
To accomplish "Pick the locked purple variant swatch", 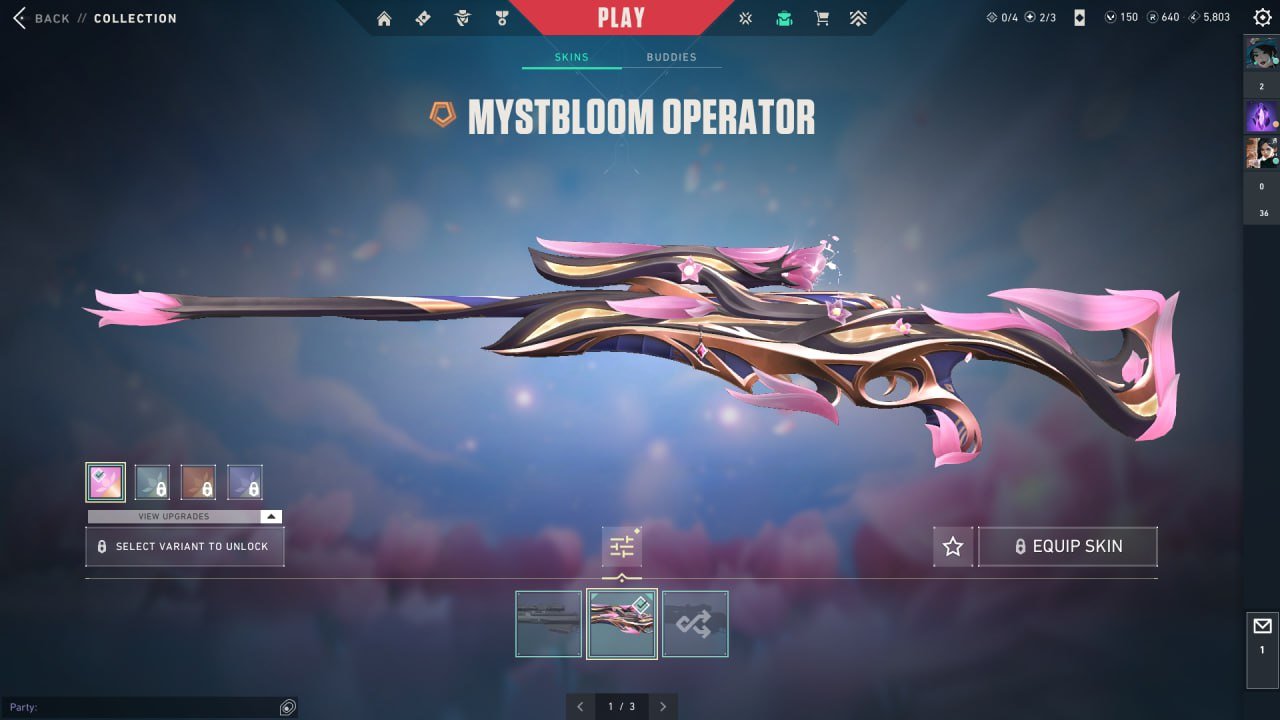I will coord(245,482).
